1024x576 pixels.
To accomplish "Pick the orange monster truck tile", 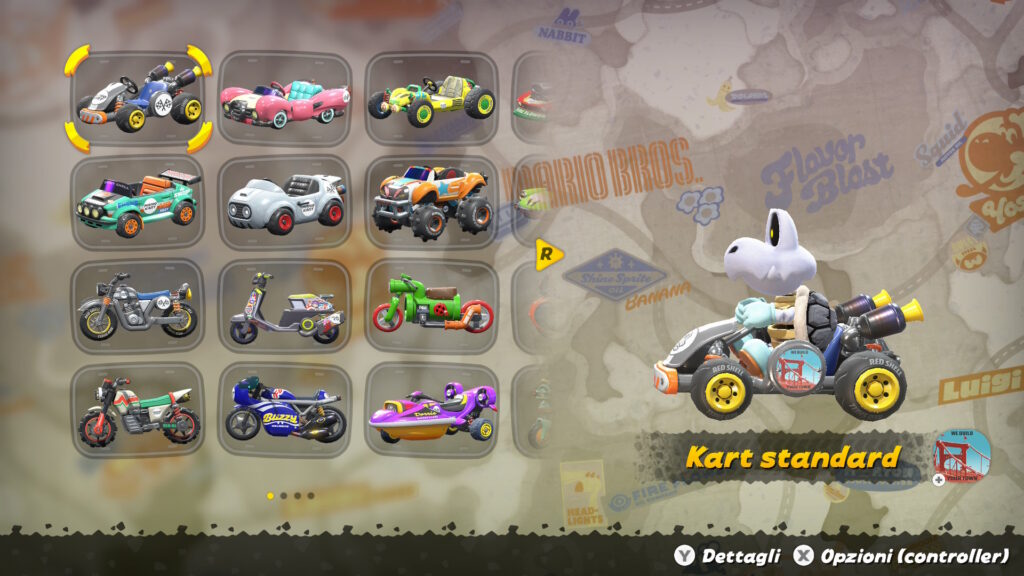I will (431, 203).
